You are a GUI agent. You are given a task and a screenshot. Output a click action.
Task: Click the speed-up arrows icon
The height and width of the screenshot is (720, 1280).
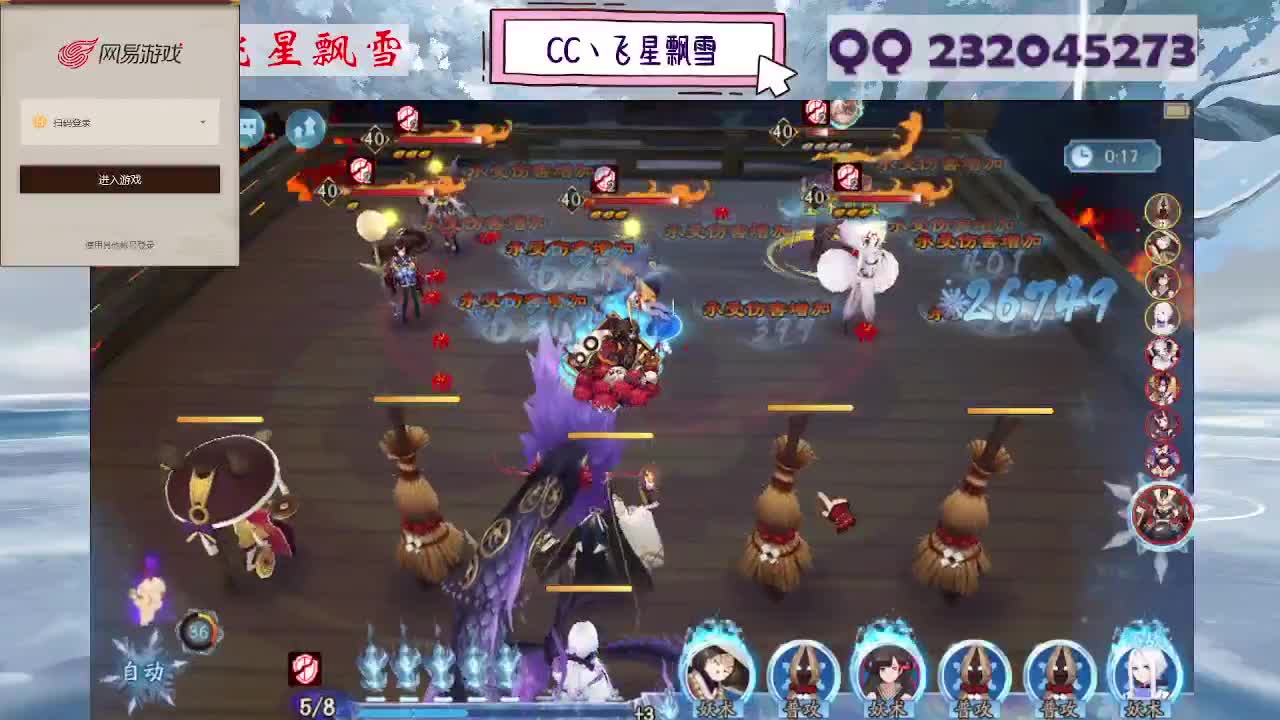click(306, 127)
